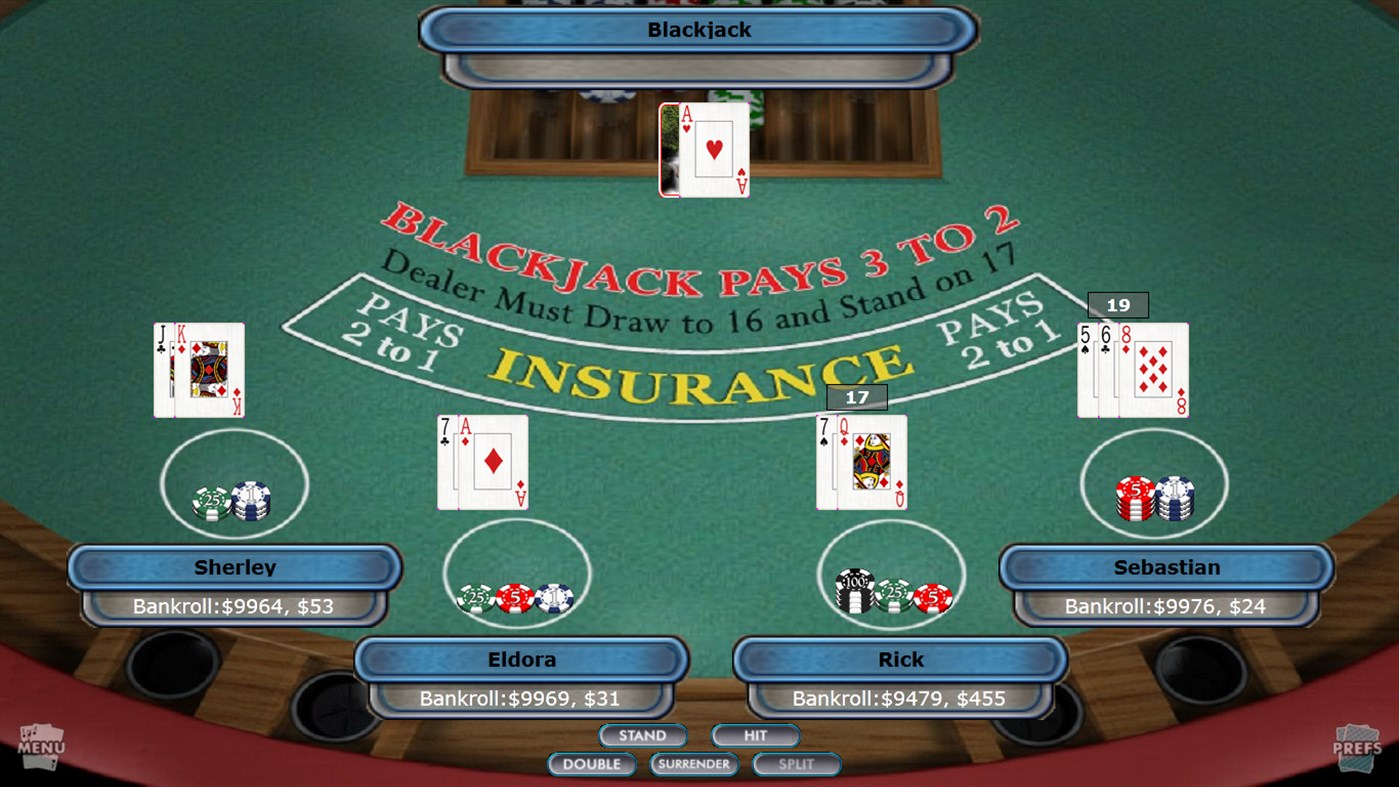This screenshot has height=787, width=1399.
Task: Click Sebastian's bankroll display
Action: pos(1166,606)
